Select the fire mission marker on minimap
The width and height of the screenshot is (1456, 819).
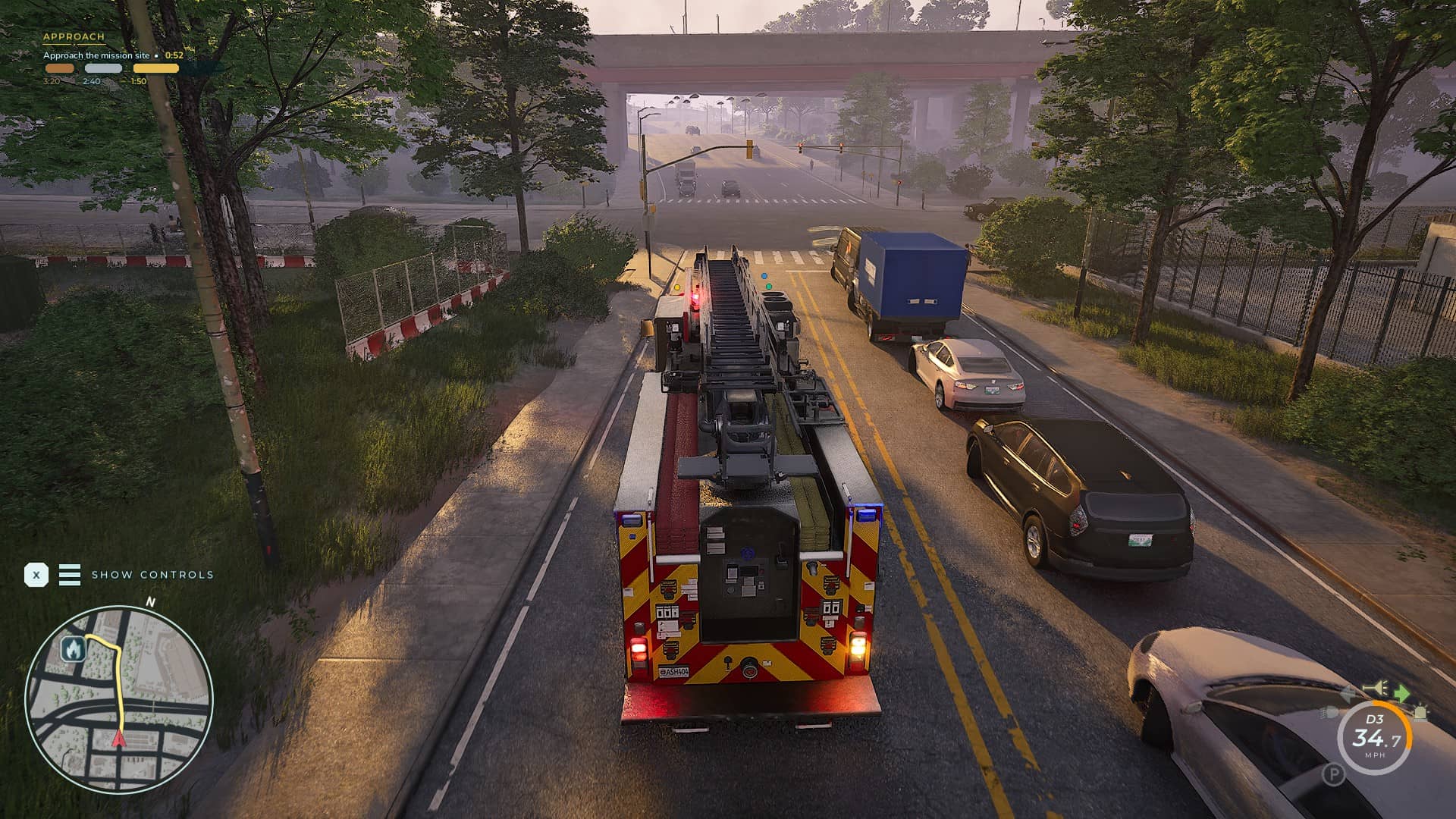(x=73, y=649)
